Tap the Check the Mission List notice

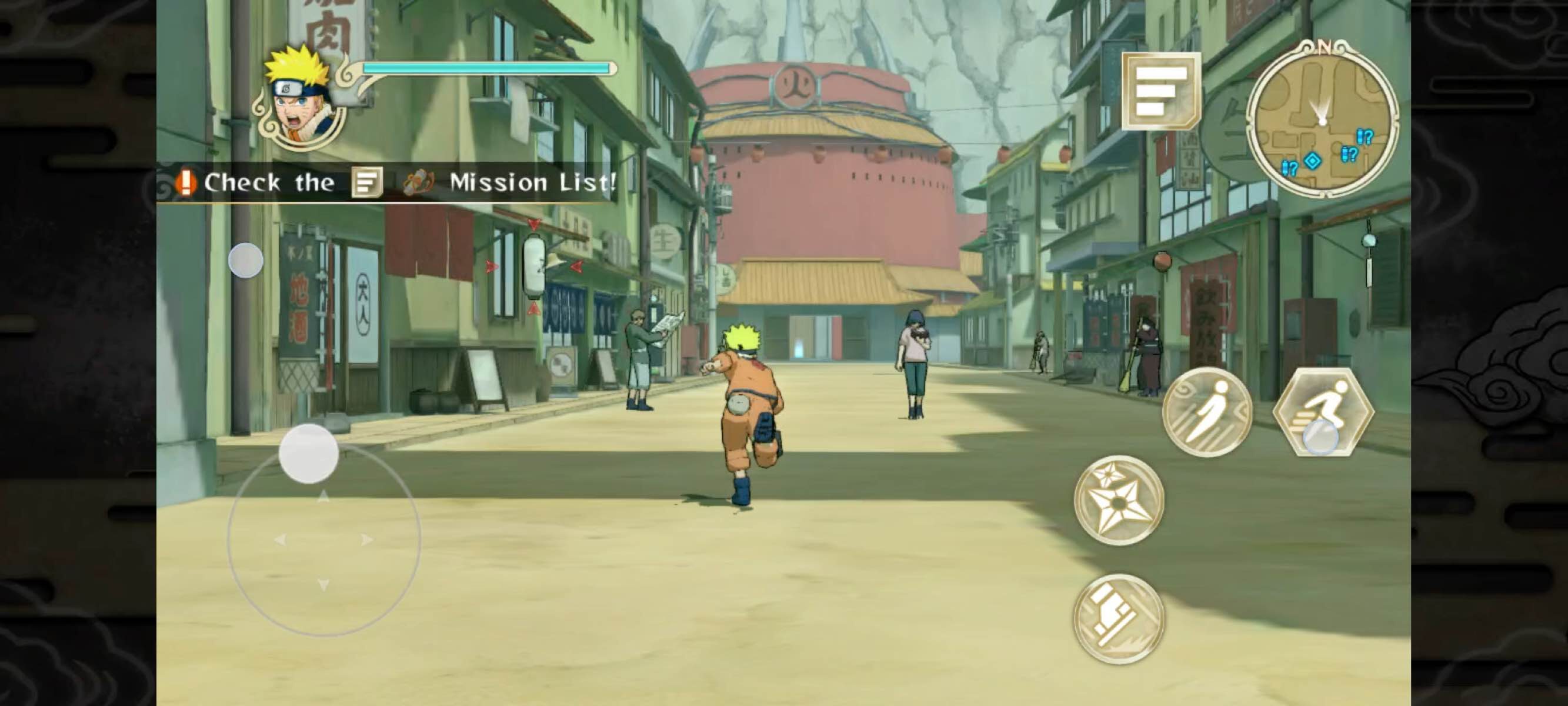click(x=396, y=183)
